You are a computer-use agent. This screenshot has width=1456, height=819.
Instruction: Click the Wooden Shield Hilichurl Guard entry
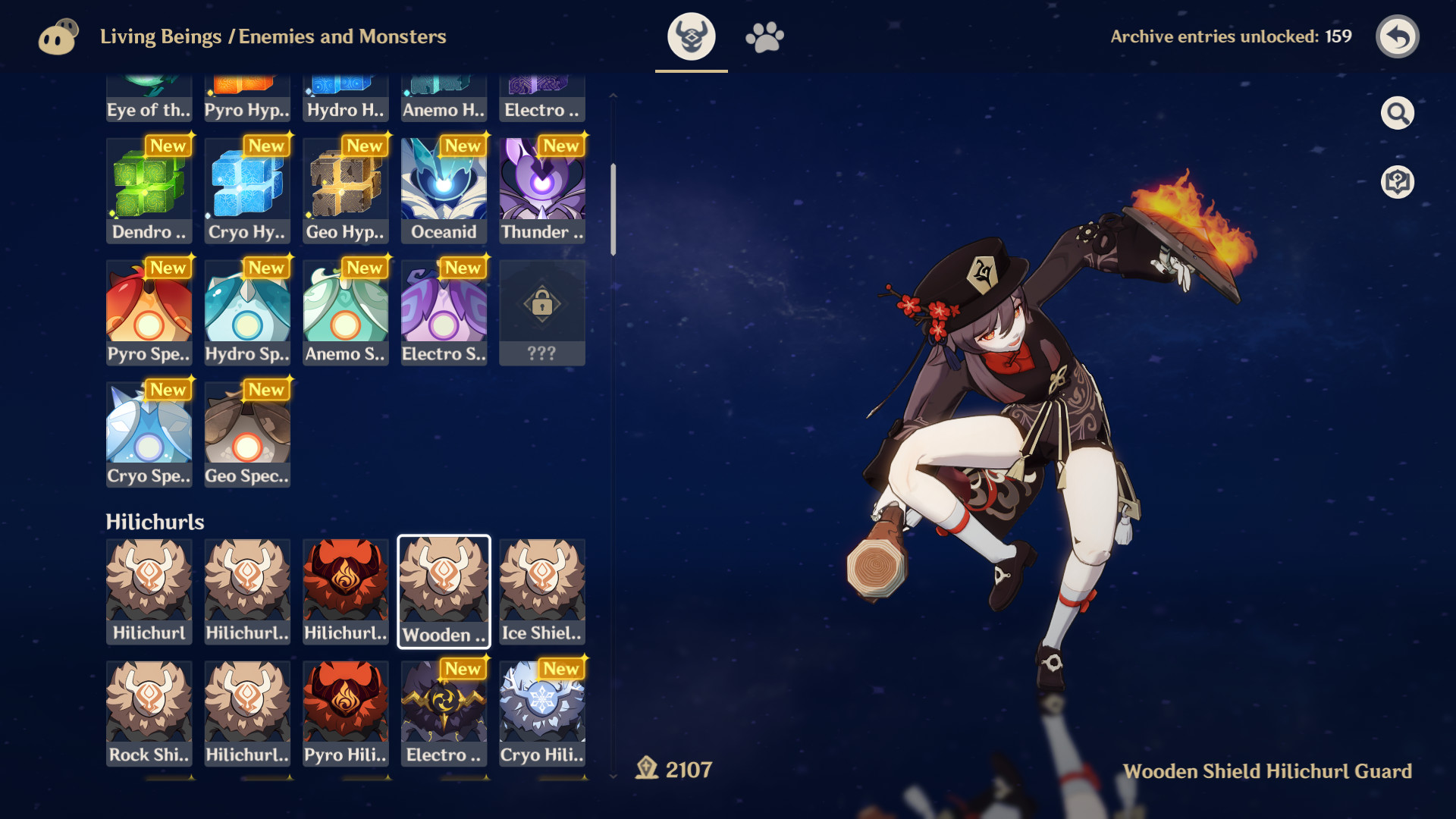(x=444, y=591)
